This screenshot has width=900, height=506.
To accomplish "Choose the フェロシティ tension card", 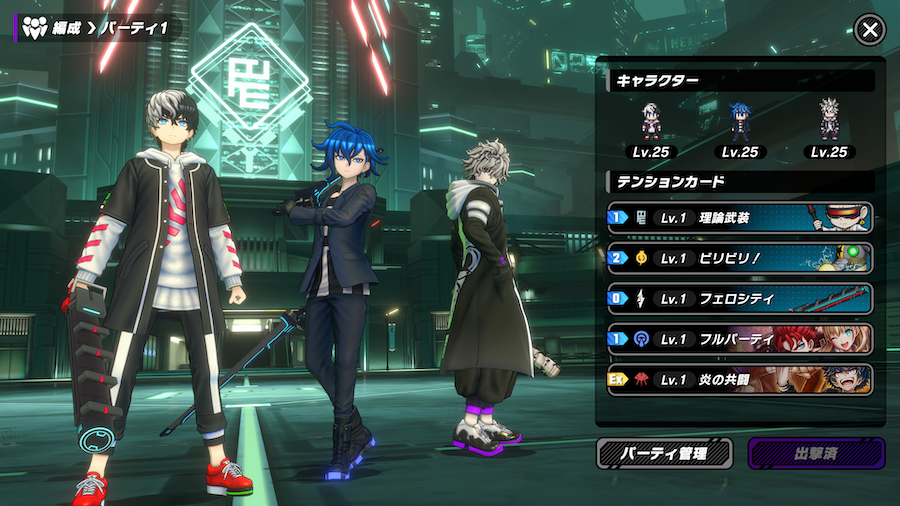I will [739, 298].
